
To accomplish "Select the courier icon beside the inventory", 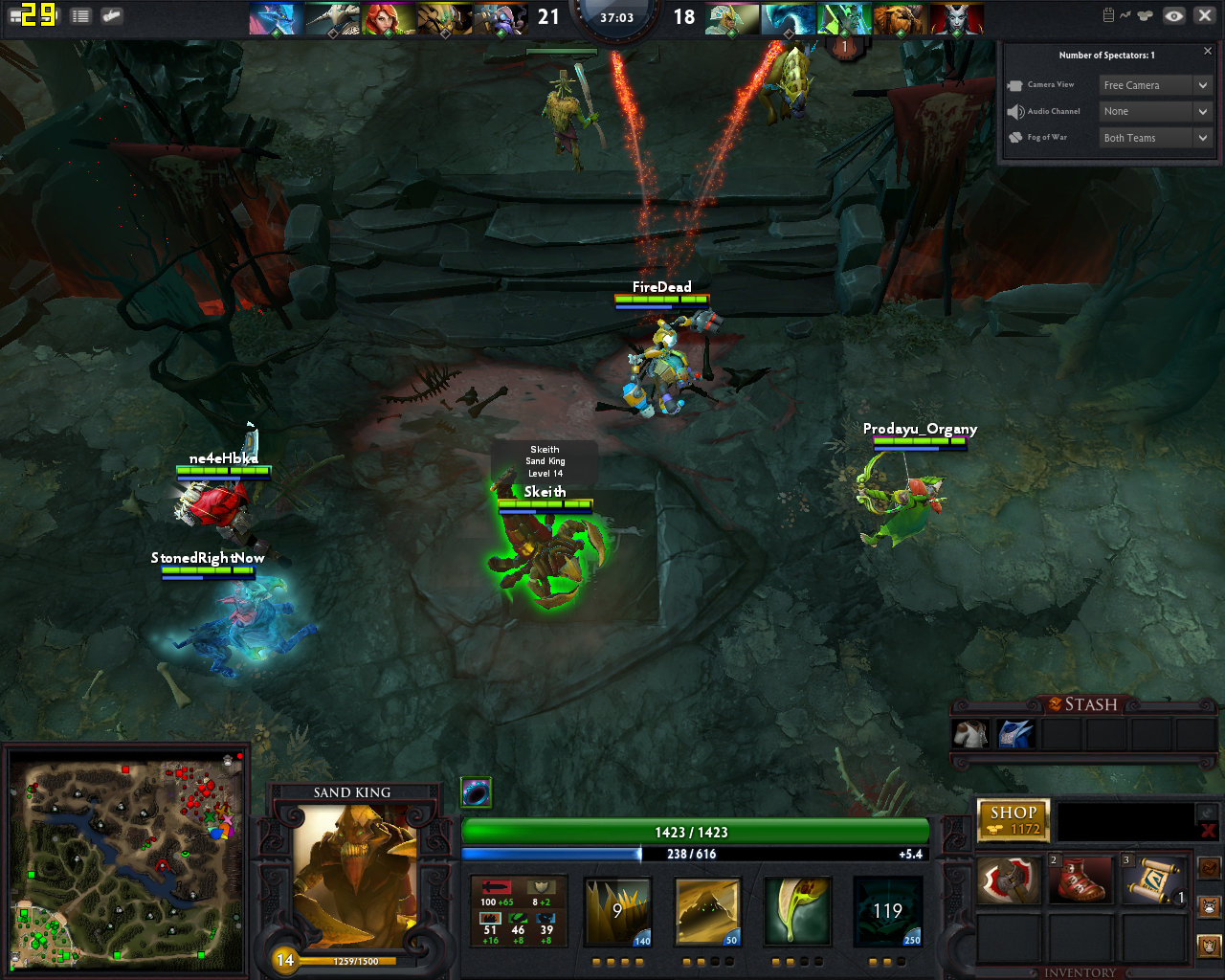I will tap(1209, 905).
